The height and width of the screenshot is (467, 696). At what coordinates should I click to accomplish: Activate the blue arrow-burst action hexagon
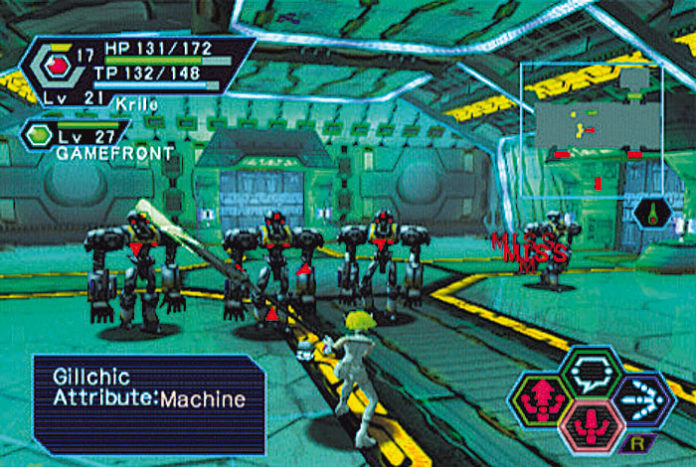tap(642, 397)
